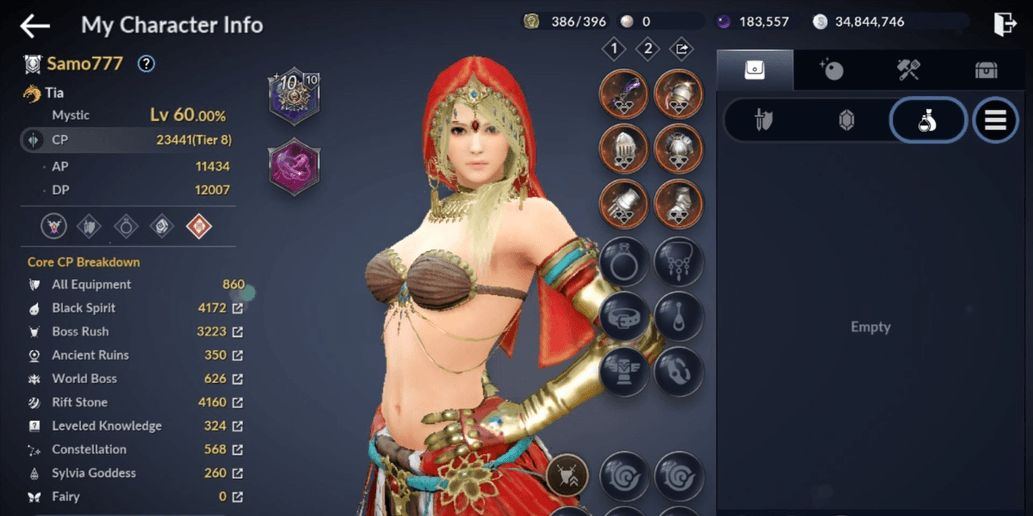This screenshot has width=1033, height=516.
Task: Open the three-line inventory menu button
Action: pos(995,121)
